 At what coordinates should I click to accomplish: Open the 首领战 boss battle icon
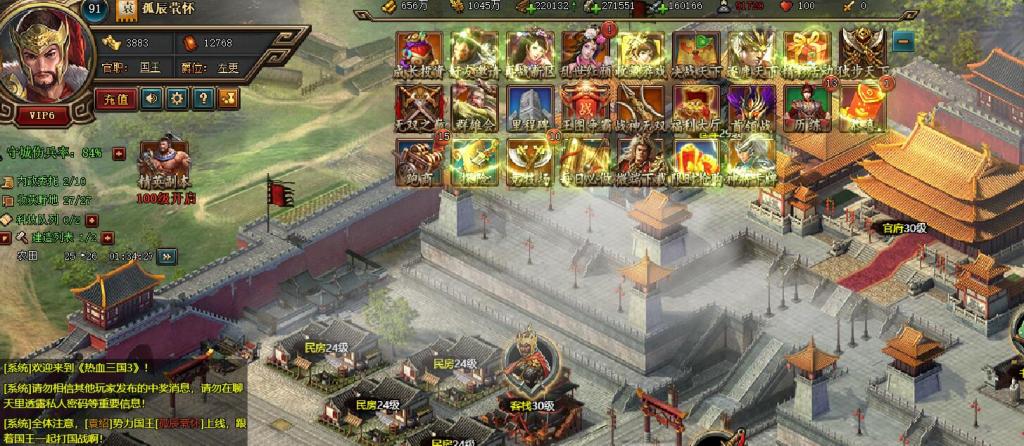click(x=751, y=107)
